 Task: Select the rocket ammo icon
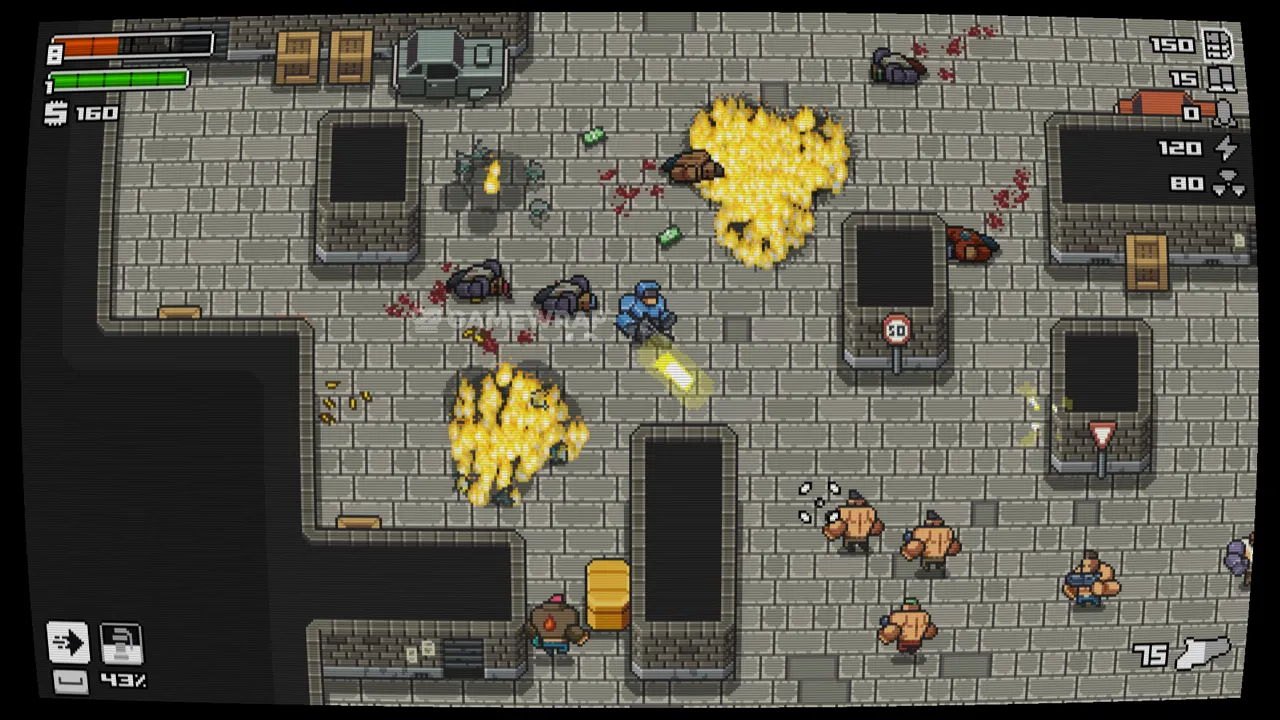coord(1224,114)
